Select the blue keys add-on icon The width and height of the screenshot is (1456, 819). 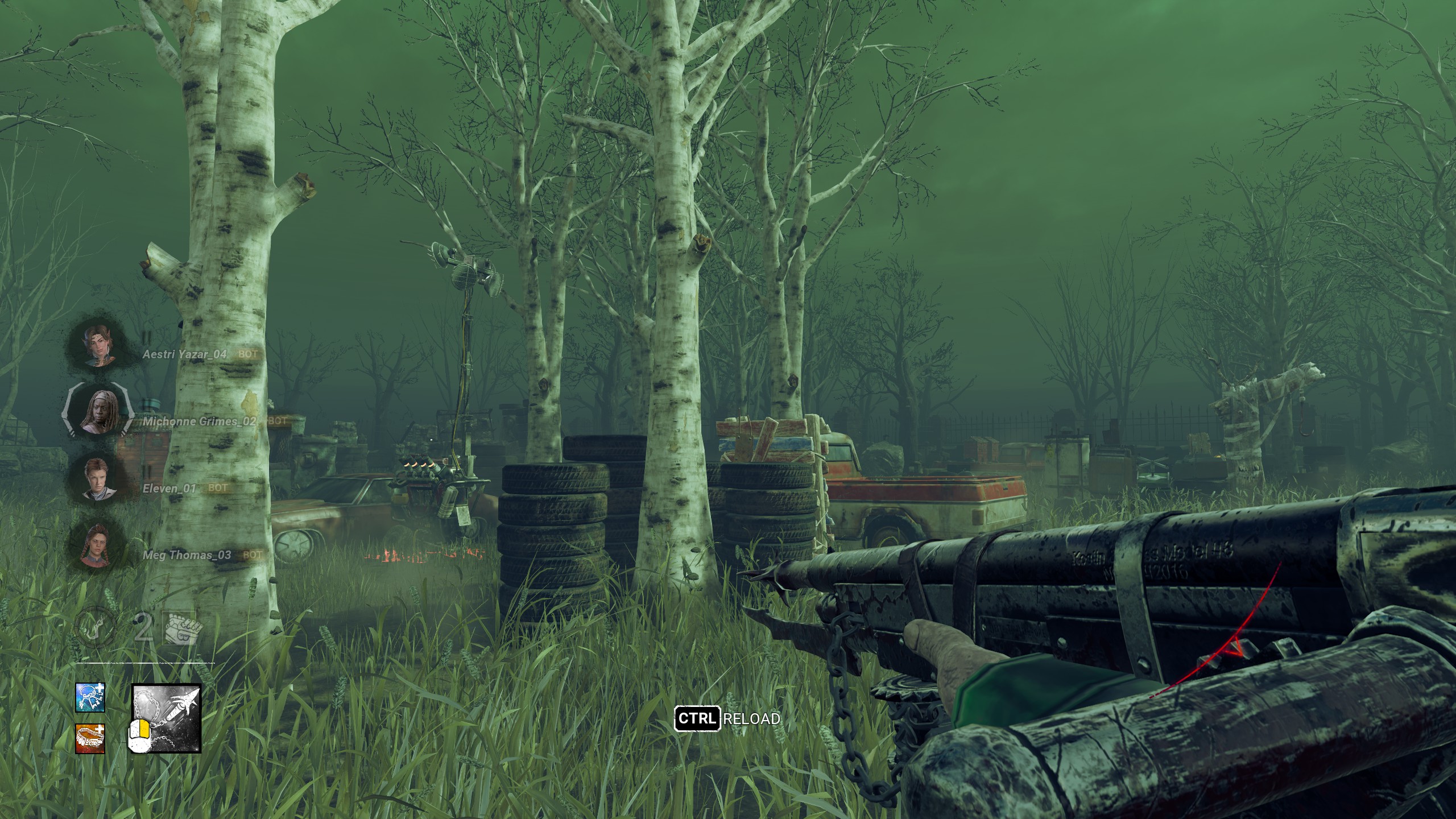(x=90, y=698)
